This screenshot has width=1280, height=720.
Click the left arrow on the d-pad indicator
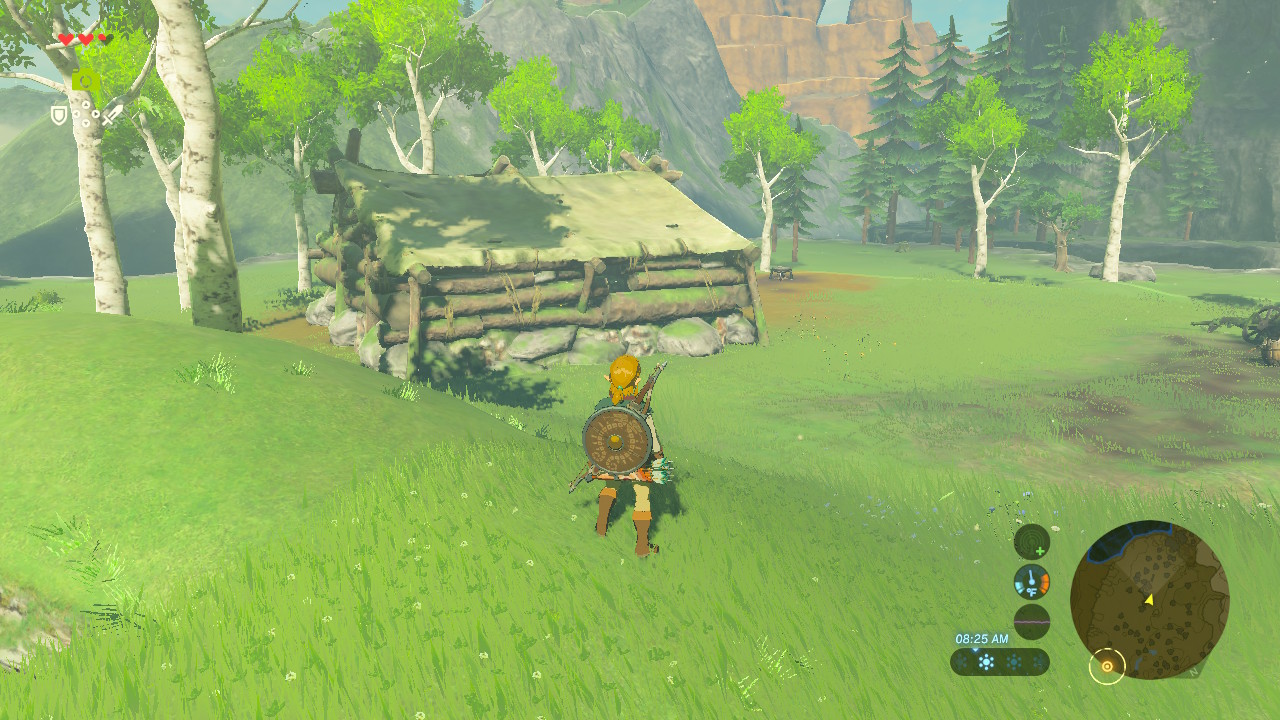coord(76,114)
